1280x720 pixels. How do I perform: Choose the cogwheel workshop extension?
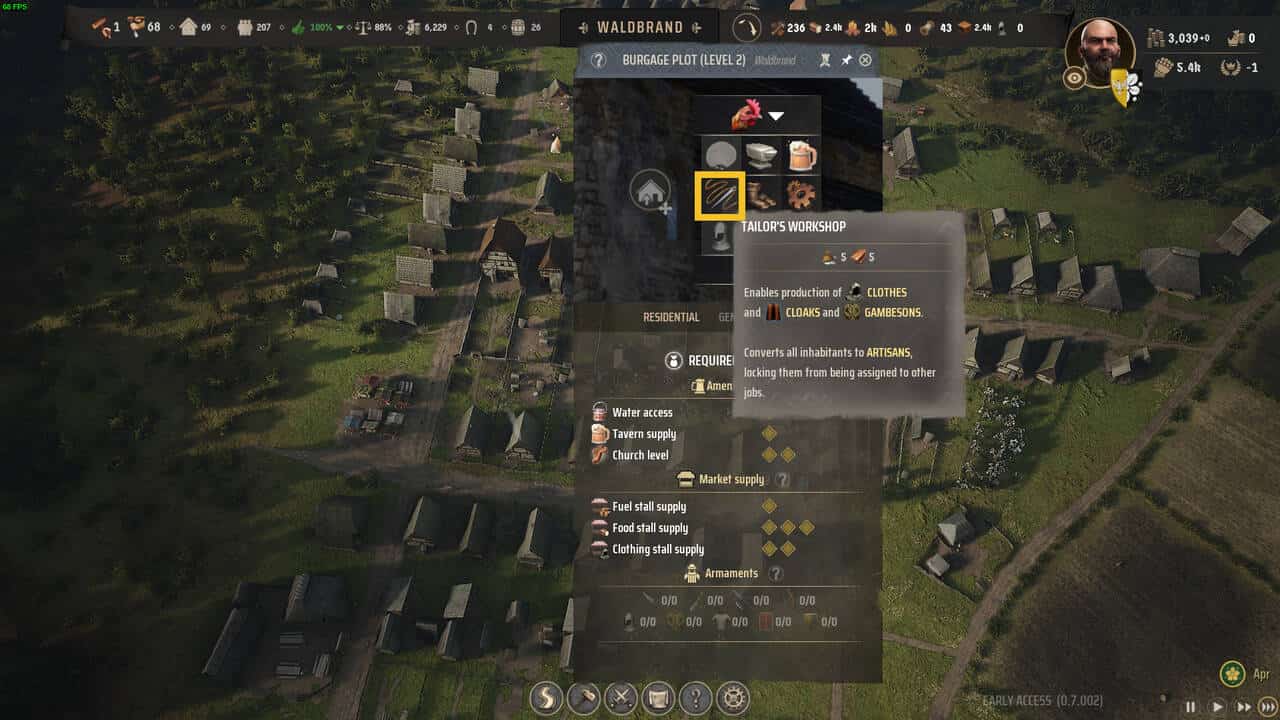click(x=800, y=194)
